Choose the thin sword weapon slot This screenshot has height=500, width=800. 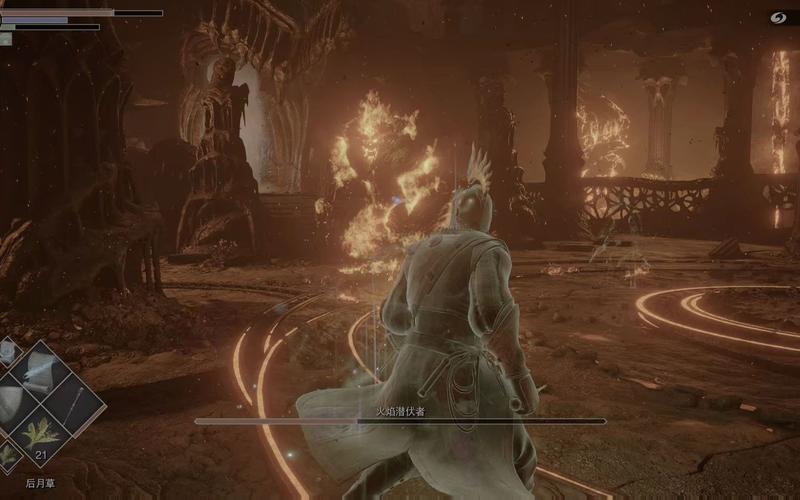click(75, 402)
